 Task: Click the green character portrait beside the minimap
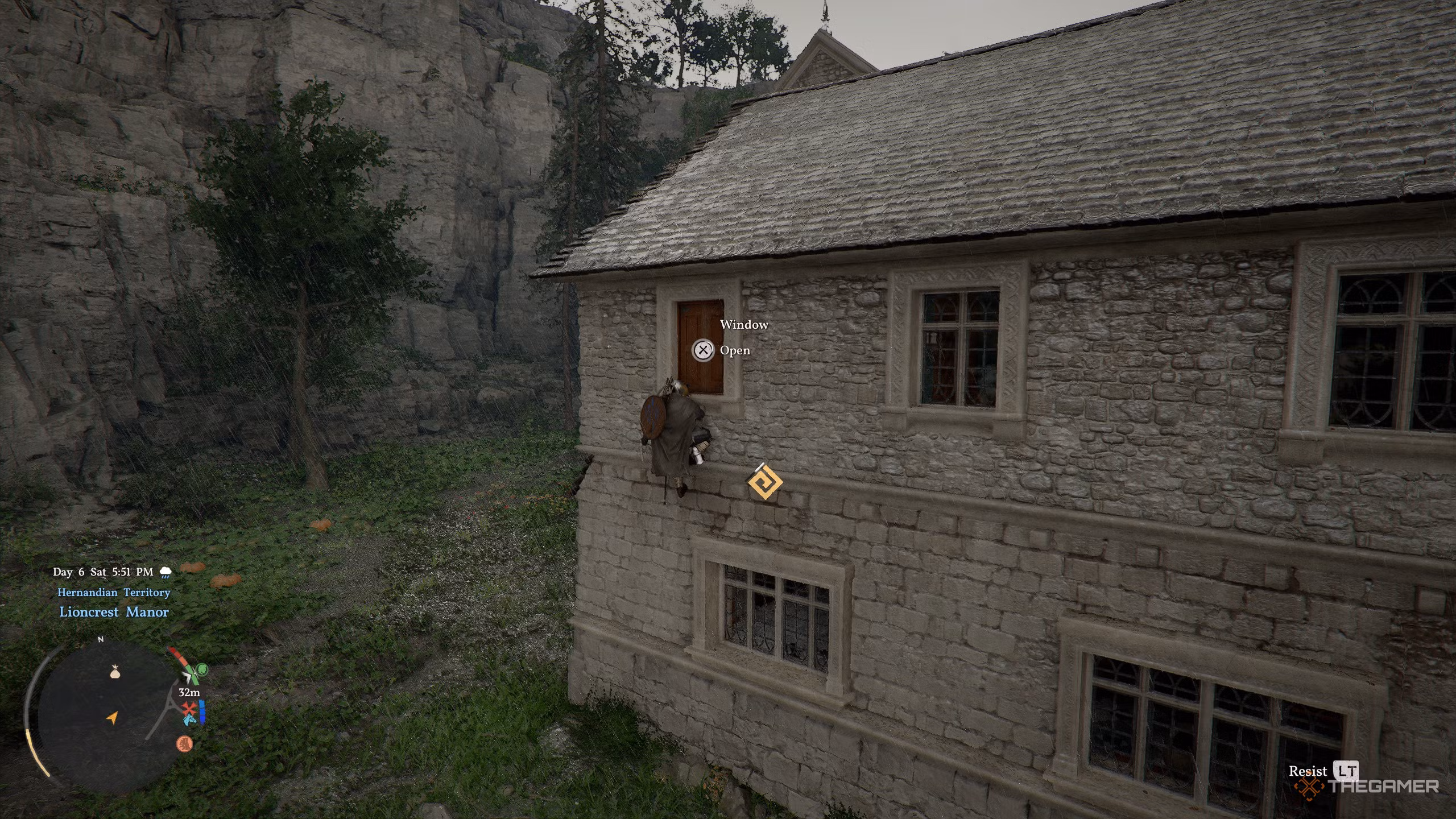click(x=202, y=669)
